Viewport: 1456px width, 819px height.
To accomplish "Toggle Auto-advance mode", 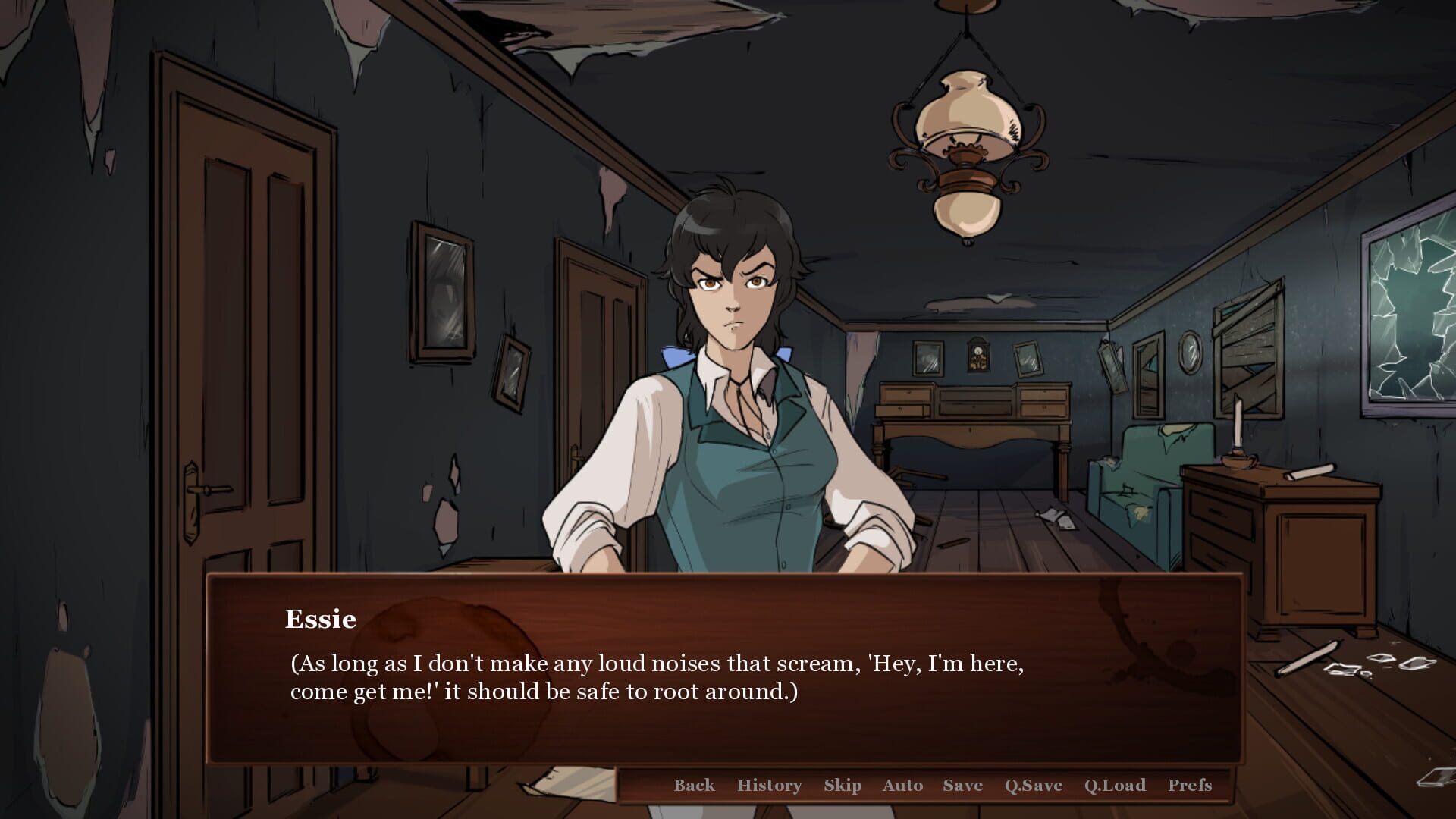I will (x=902, y=786).
